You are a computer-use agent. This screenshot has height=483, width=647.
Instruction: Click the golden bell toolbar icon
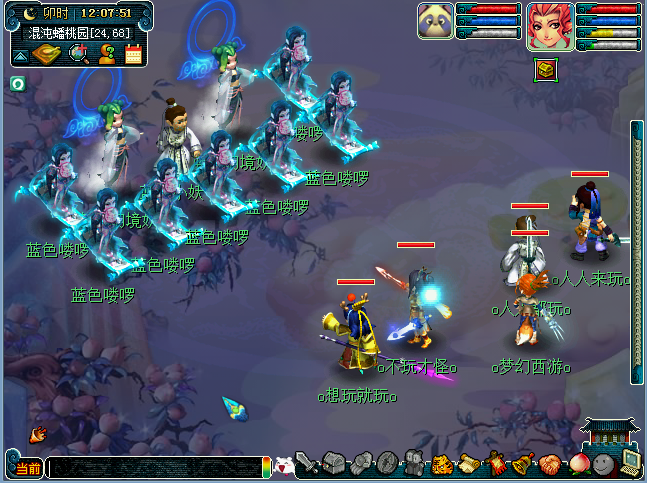(x=522, y=464)
